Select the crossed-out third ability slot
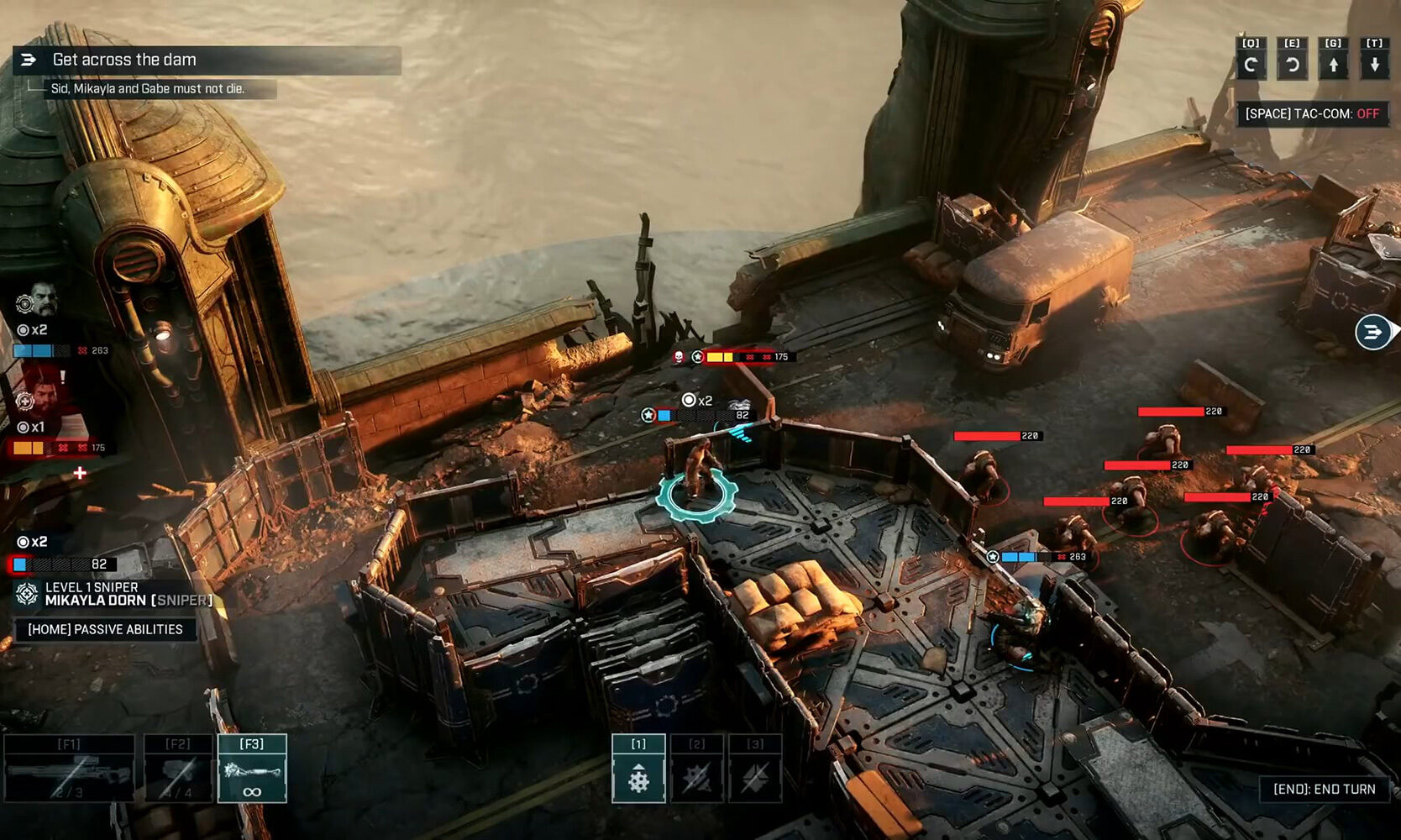The height and width of the screenshot is (840, 1401). click(755, 769)
